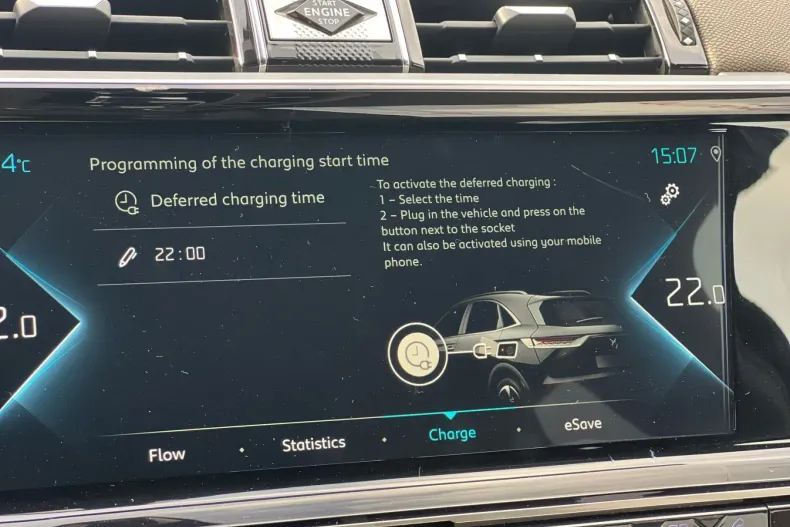Open settings via the gears icon

[670, 194]
